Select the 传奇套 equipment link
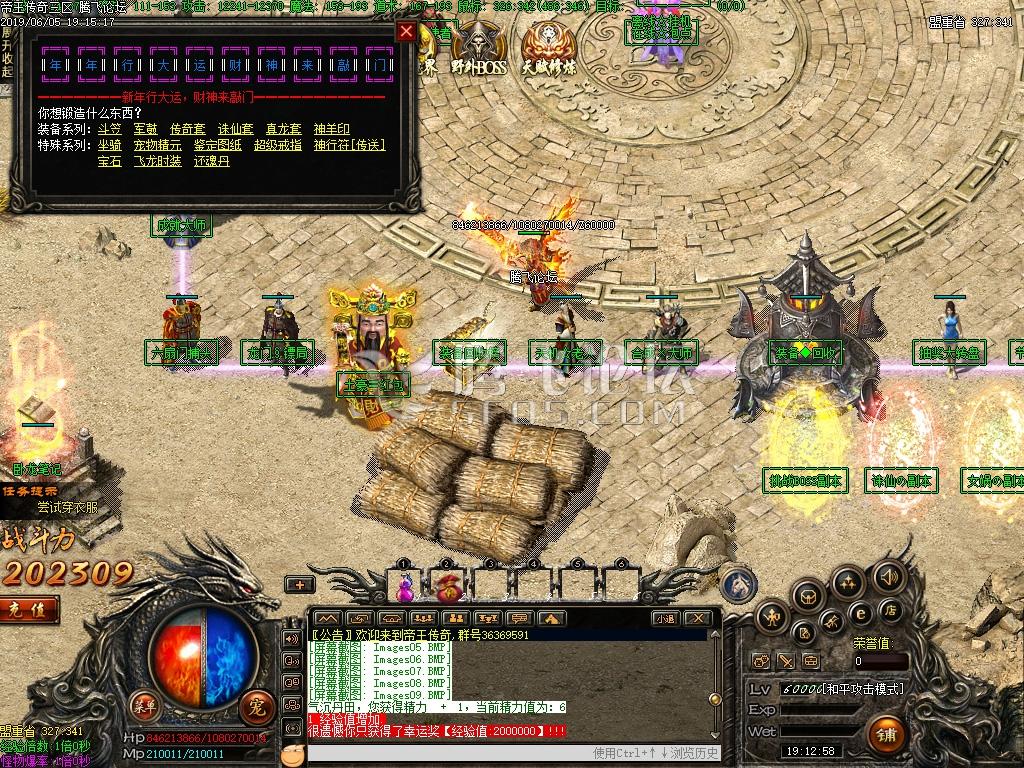Image resolution: width=1024 pixels, height=768 pixels. pos(187,129)
